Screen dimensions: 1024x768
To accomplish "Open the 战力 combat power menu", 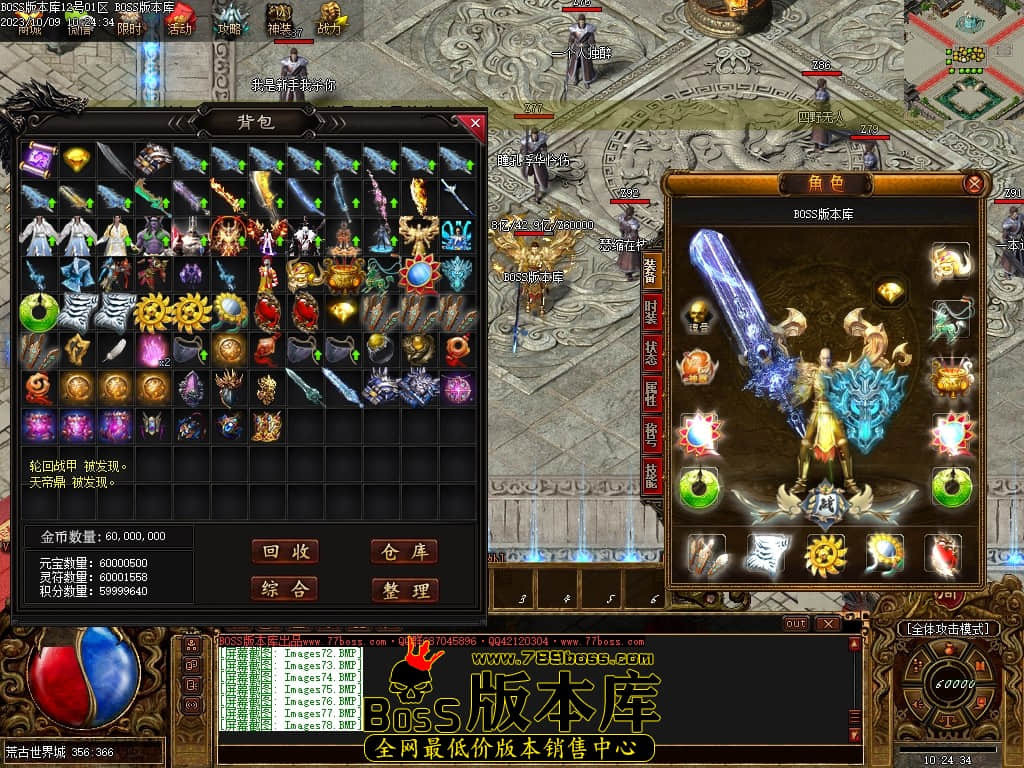I will 329,20.
